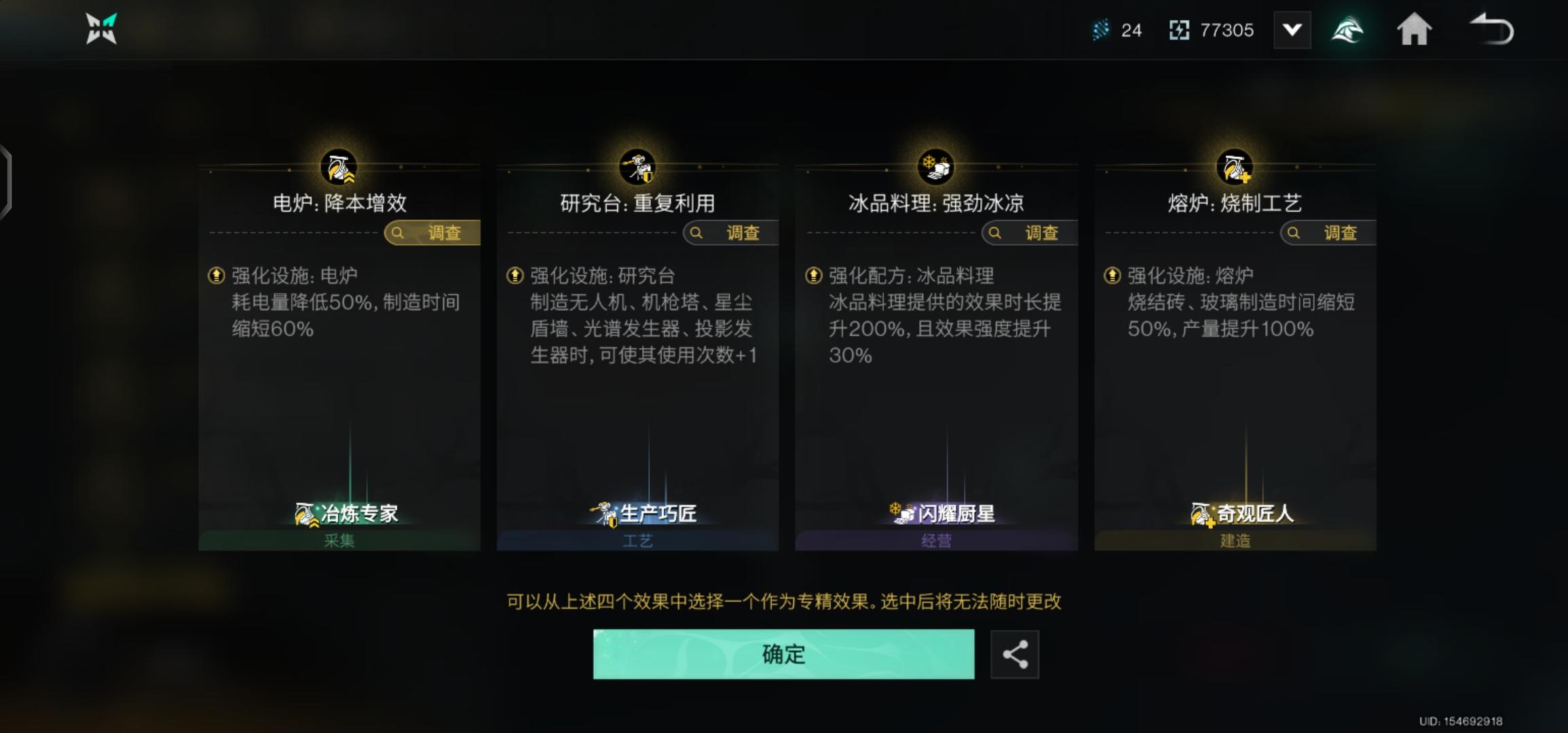Return to home via the house icon

click(x=1414, y=29)
